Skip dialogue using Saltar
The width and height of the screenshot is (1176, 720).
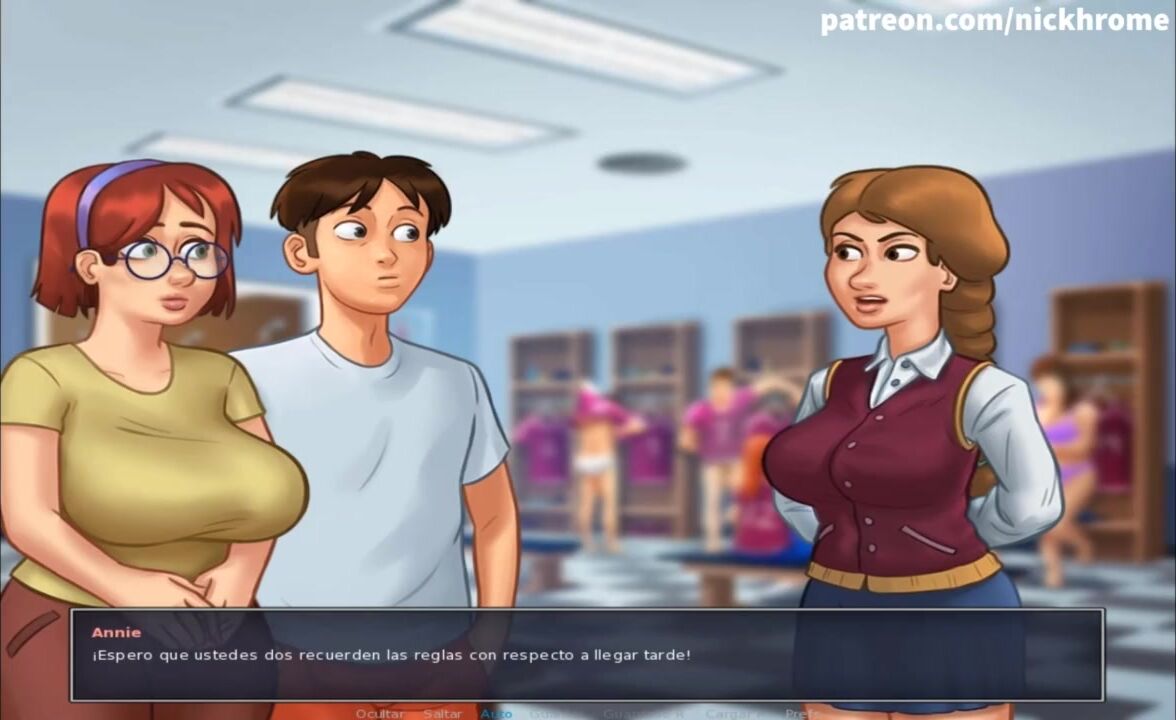click(442, 713)
